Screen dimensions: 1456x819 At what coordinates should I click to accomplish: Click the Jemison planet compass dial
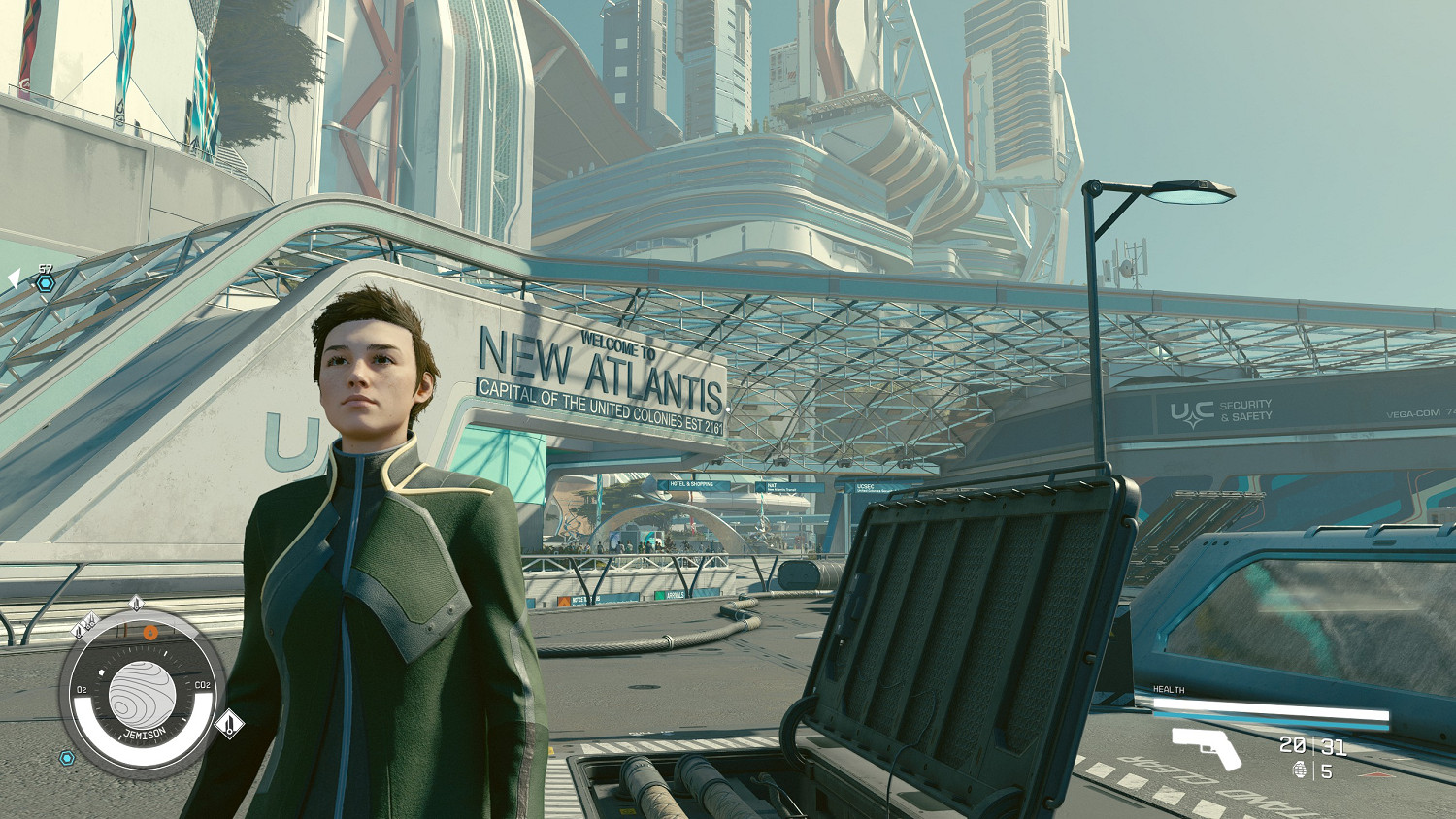(142, 695)
